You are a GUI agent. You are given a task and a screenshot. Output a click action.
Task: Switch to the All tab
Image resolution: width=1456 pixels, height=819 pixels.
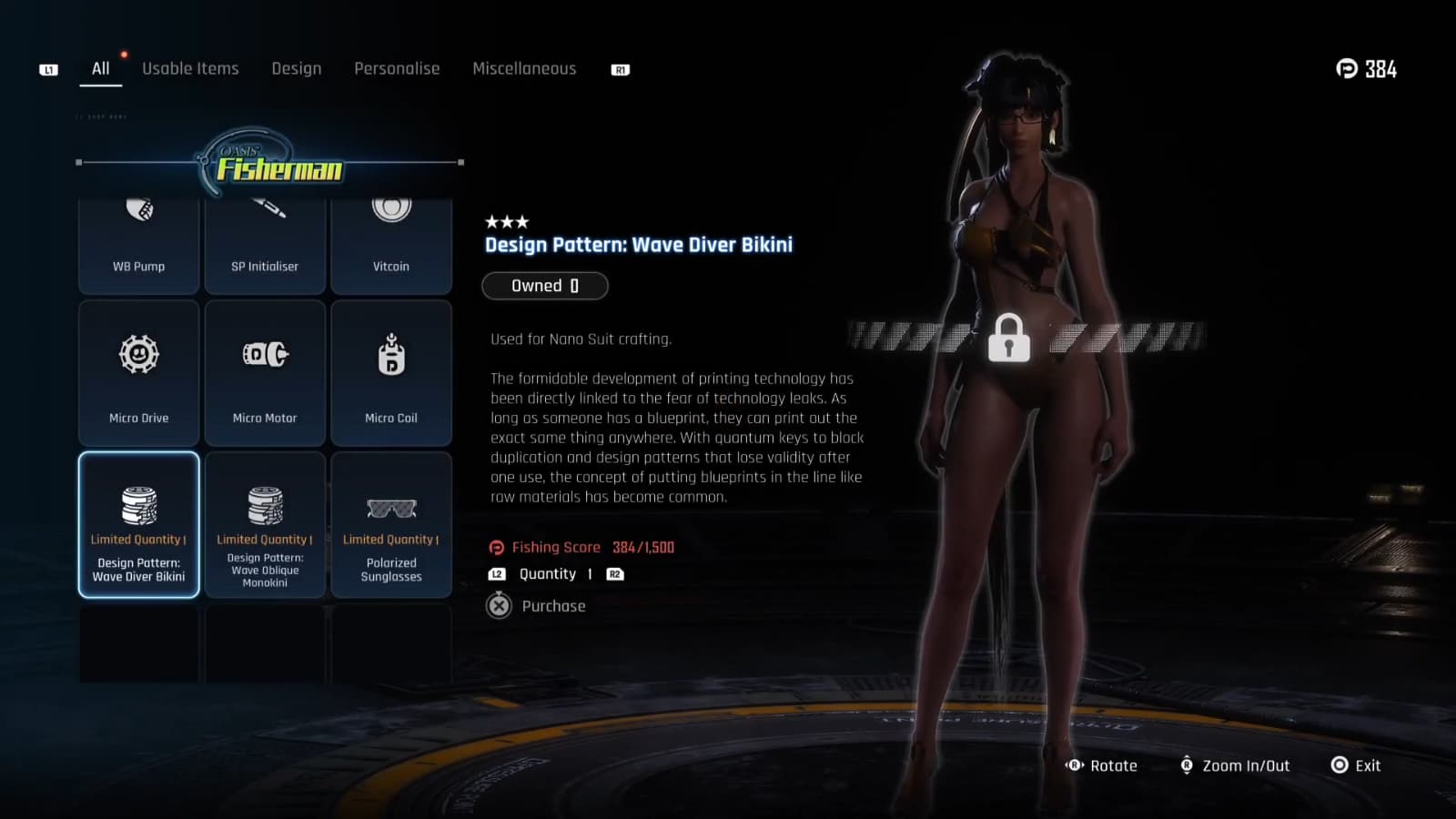(x=100, y=69)
